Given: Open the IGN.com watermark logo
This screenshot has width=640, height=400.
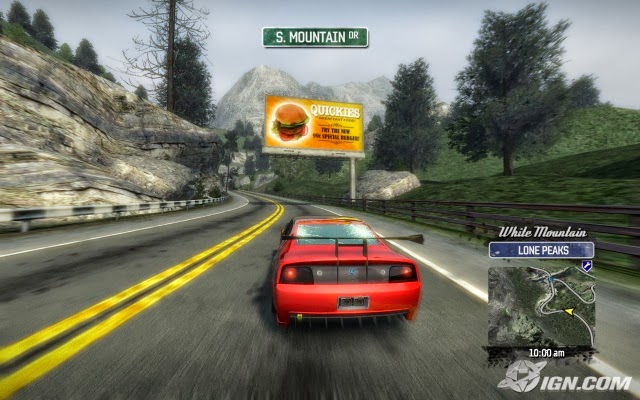Looking at the screenshot, I should click(x=564, y=377).
